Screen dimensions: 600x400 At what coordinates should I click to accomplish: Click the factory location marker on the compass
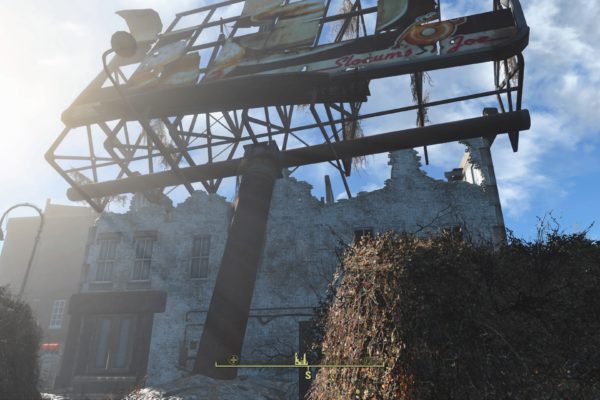300,358
